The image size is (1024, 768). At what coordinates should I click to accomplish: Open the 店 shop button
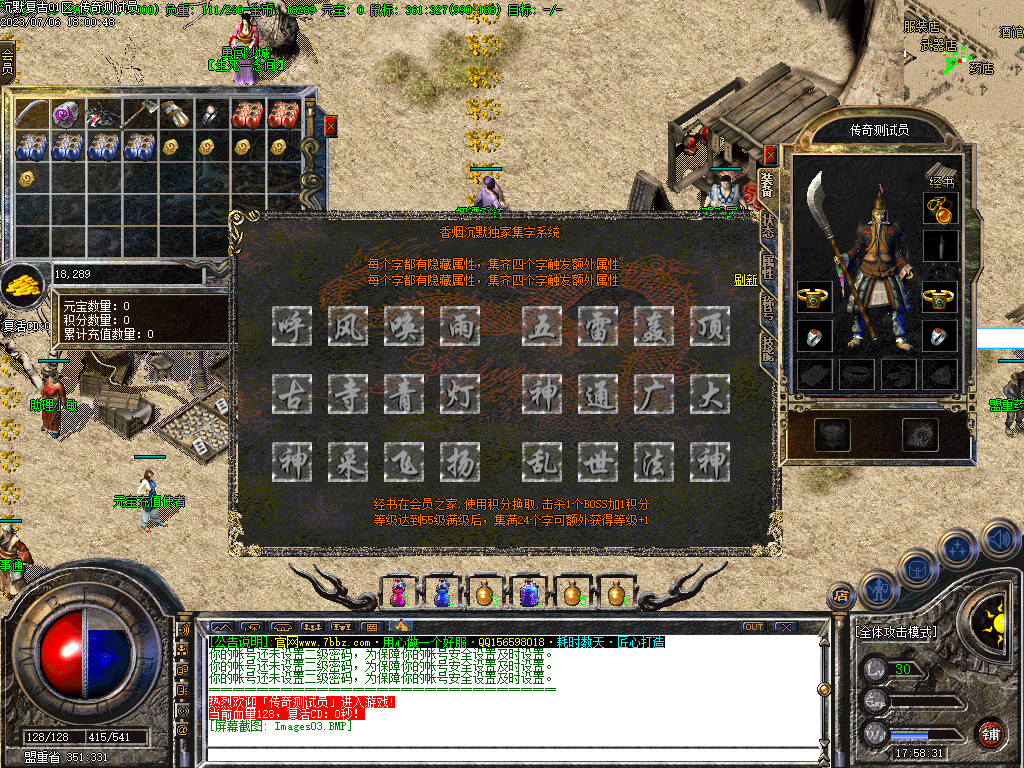(x=840, y=596)
